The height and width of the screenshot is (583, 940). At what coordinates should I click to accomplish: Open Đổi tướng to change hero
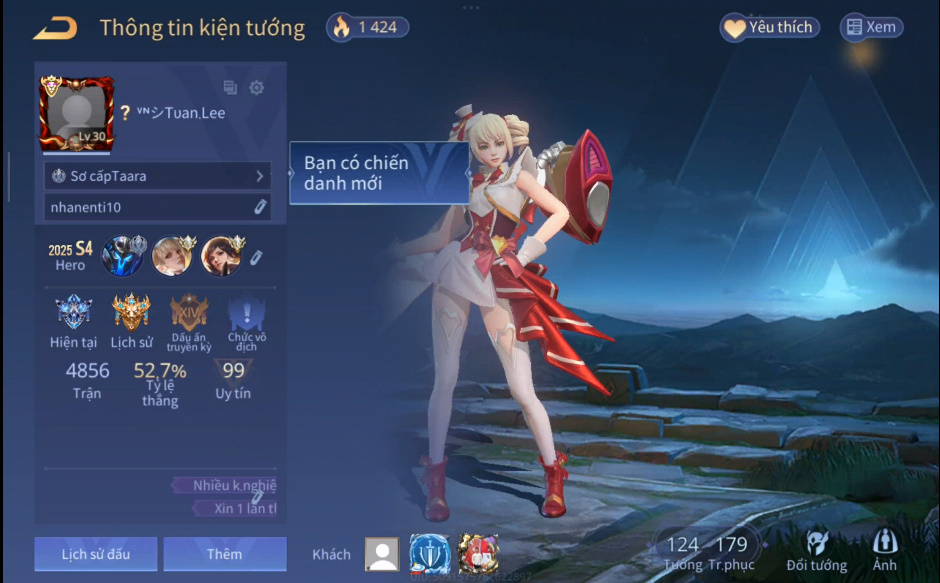click(x=817, y=550)
